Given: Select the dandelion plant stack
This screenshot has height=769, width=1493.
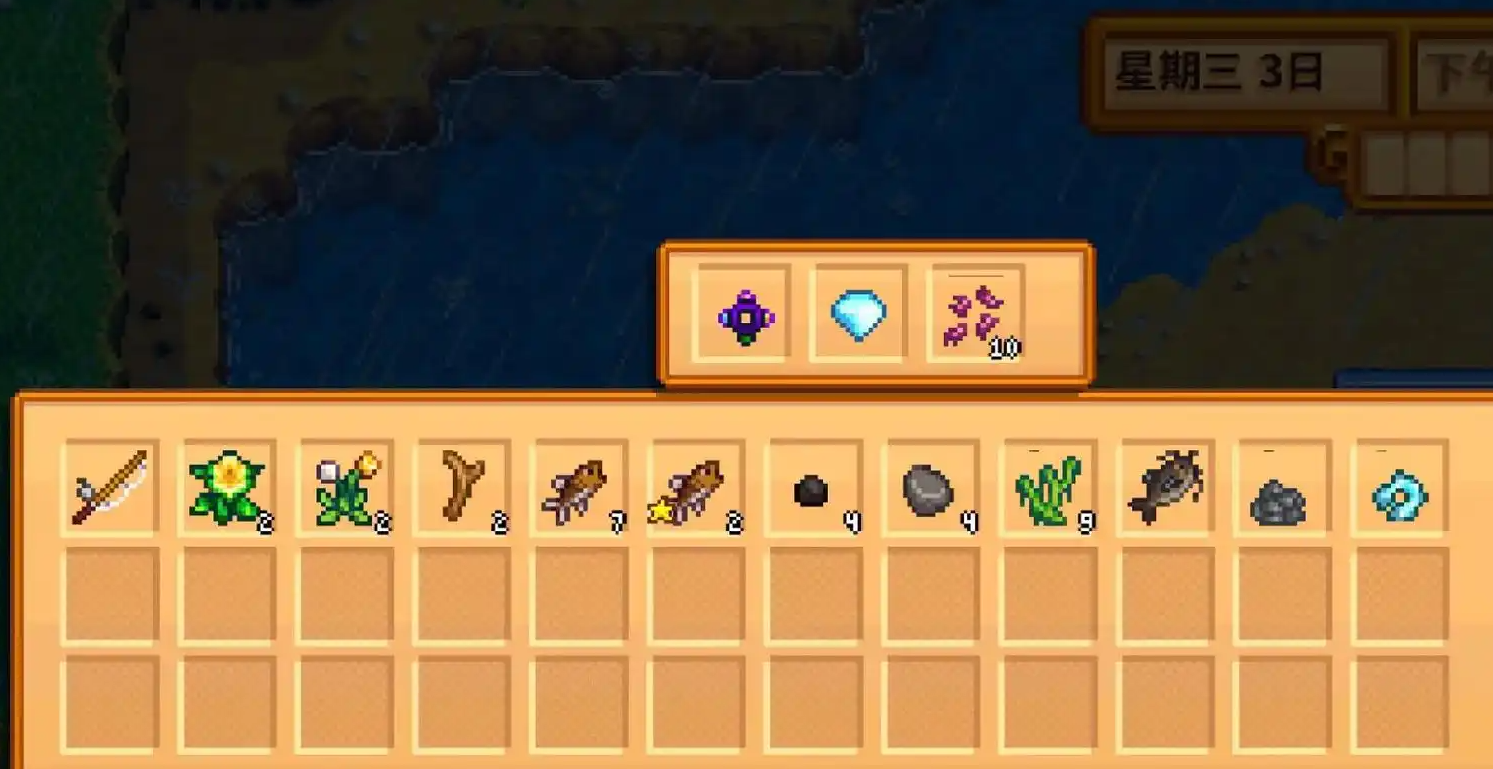Looking at the screenshot, I should point(344,488).
